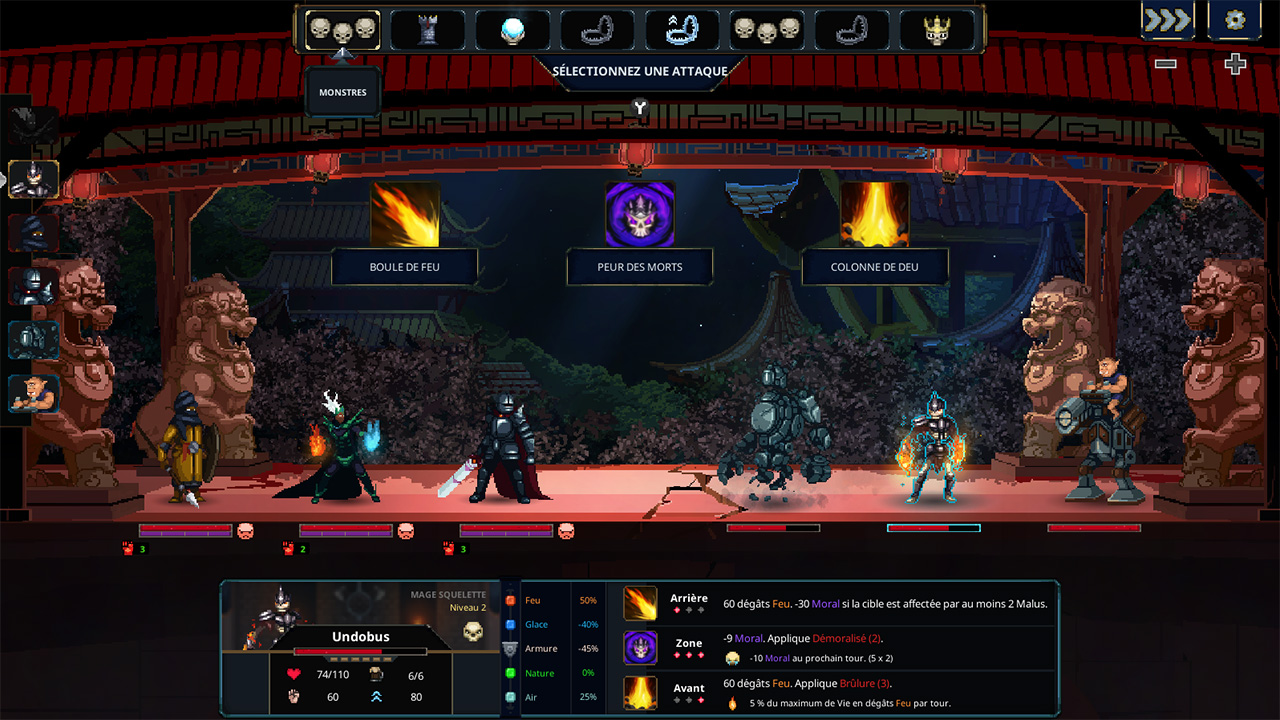Open the crowned skull boss room icon
1280x720 pixels.
pyautogui.click(x=938, y=30)
